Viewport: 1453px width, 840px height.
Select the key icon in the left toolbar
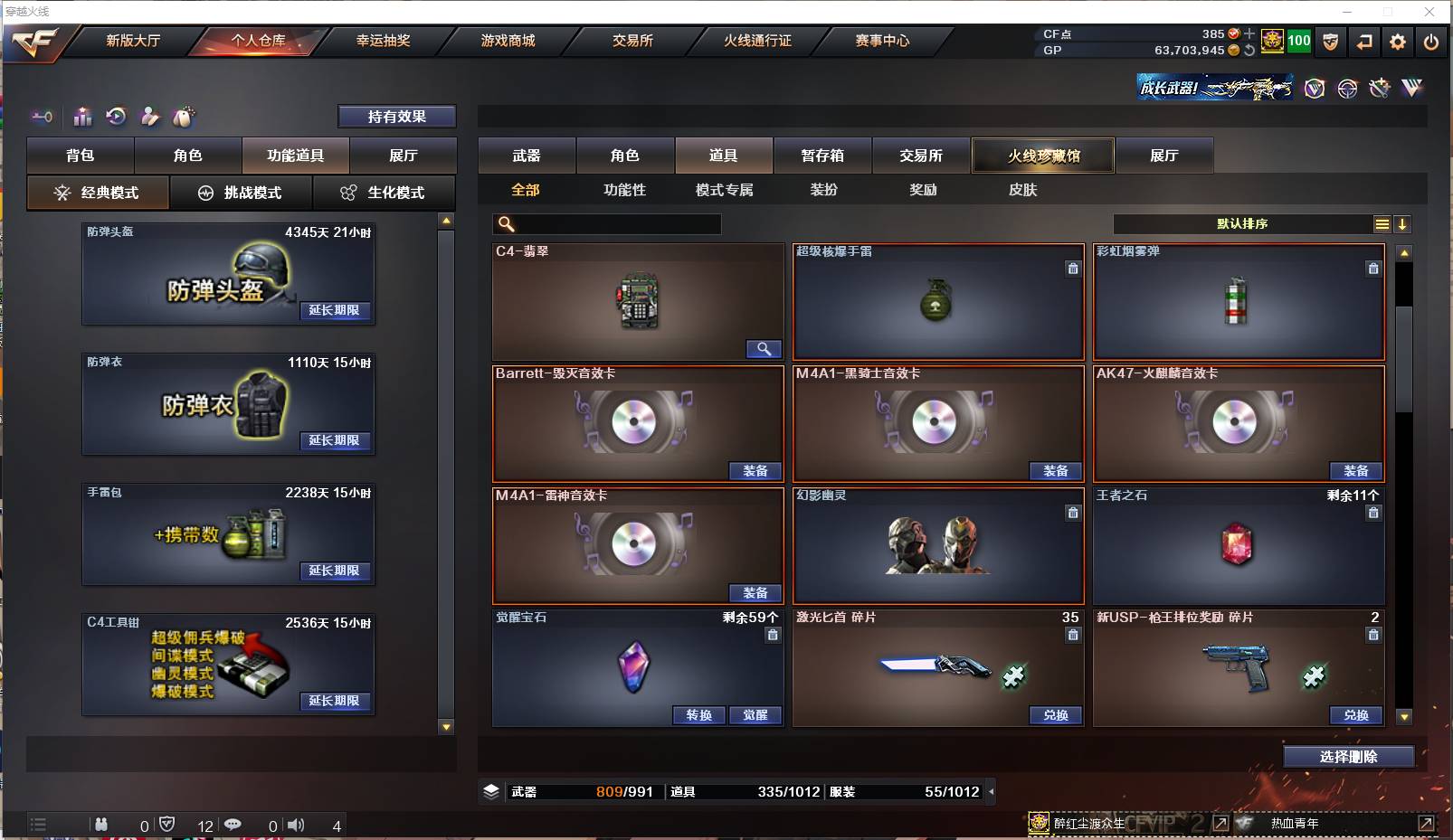click(42, 116)
